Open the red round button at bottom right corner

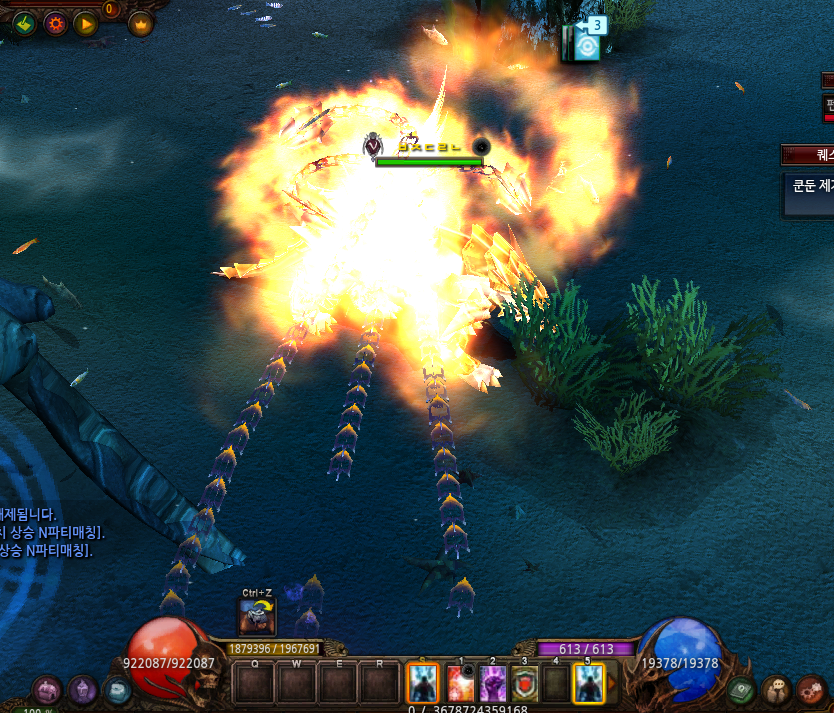pos(810,689)
